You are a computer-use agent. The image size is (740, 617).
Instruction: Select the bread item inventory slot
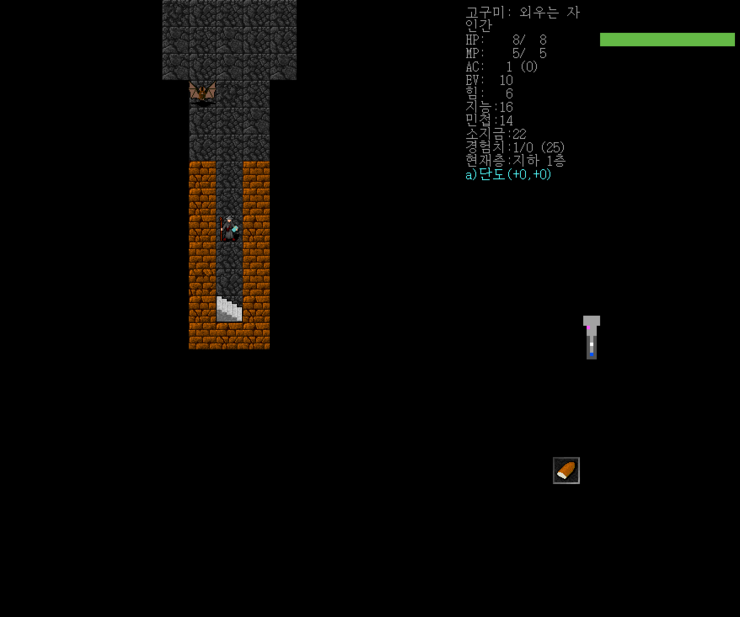point(566,470)
